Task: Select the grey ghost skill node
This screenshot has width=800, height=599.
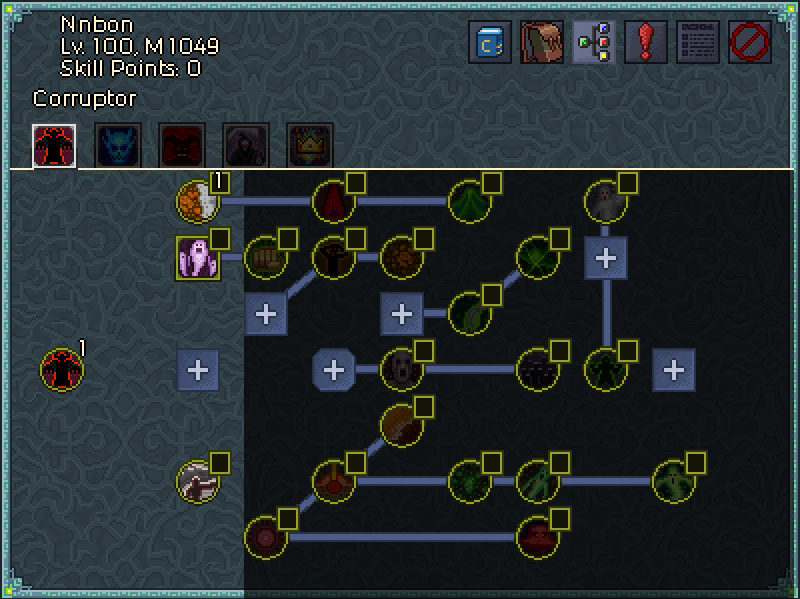Action: [605, 201]
